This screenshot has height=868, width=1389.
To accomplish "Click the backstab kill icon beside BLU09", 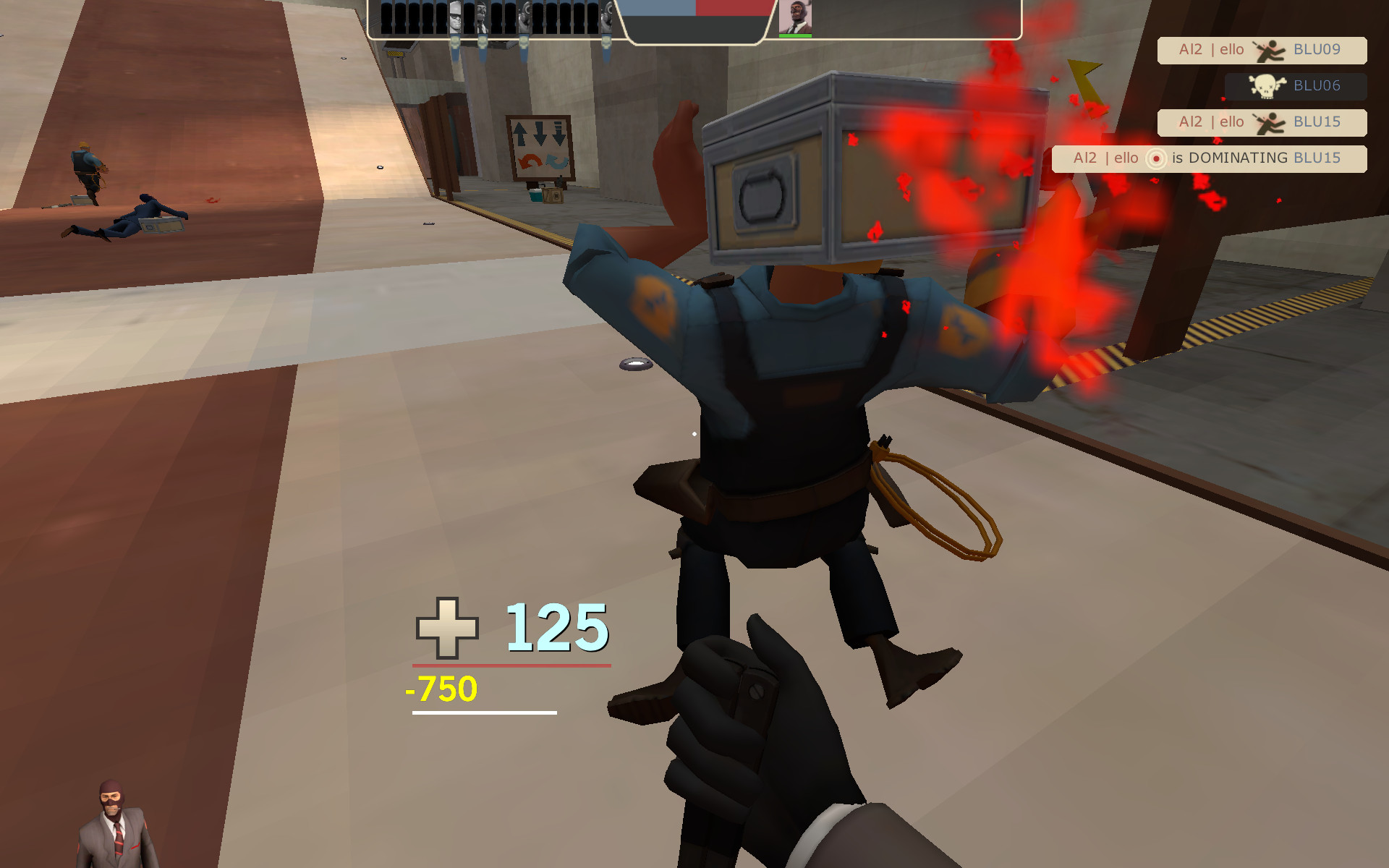I will (1270, 50).
